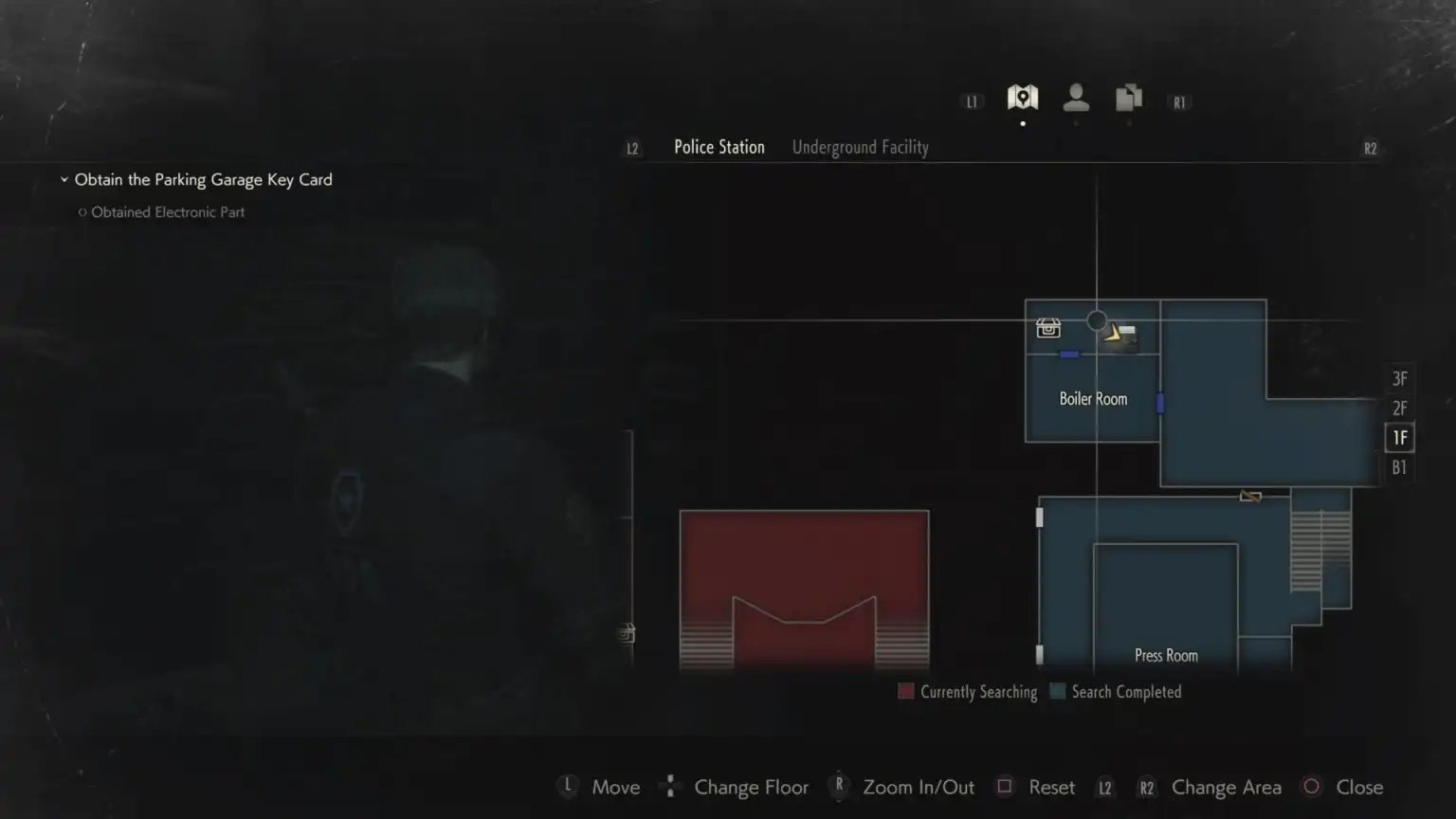Select the Police Station tab
1456x819 pixels.
coord(719,147)
